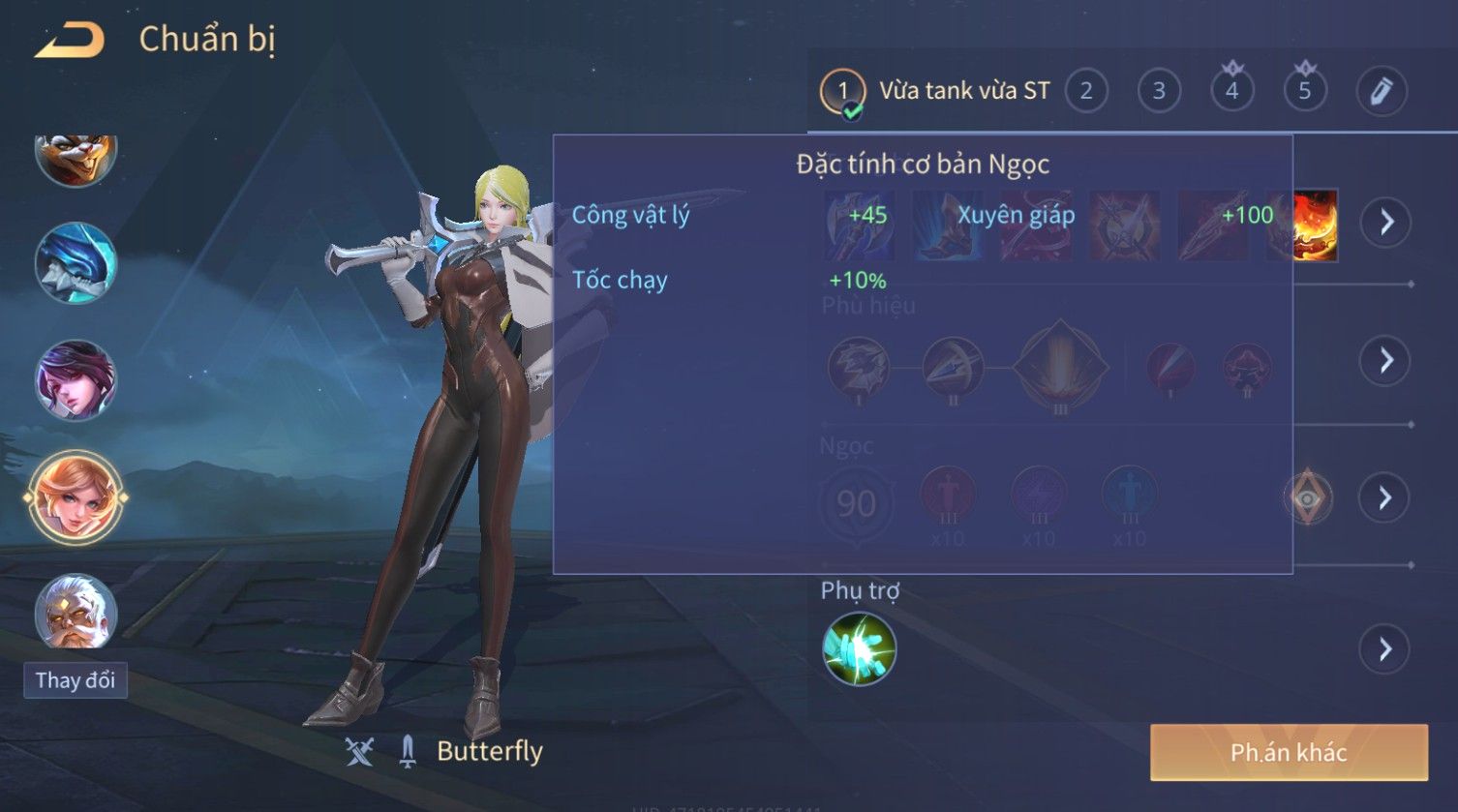Choose the blue armored hero portrait
1458x812 pixels.
(76, 263)
